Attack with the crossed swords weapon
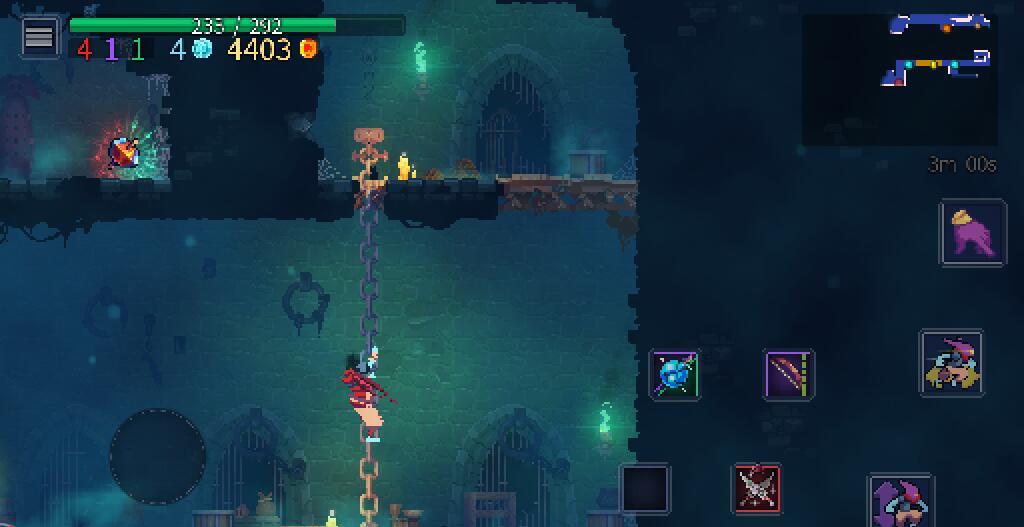The height and width of the screenshot is (527, 1024). [x=757, y=488]
